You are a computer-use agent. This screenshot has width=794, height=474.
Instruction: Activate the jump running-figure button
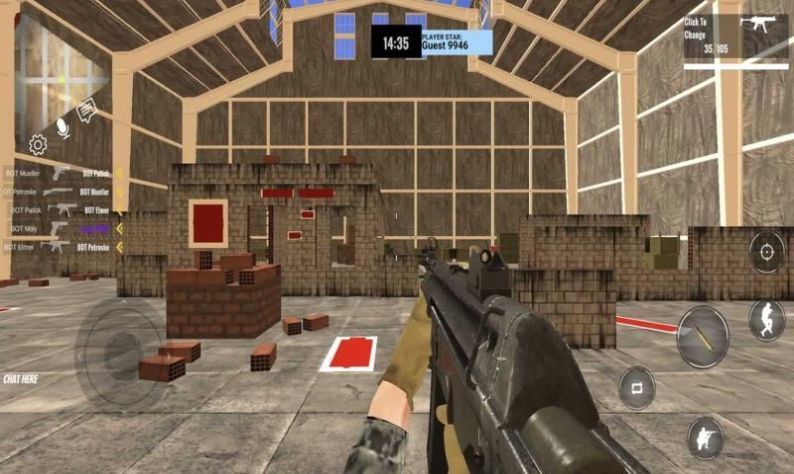[766, 320]
